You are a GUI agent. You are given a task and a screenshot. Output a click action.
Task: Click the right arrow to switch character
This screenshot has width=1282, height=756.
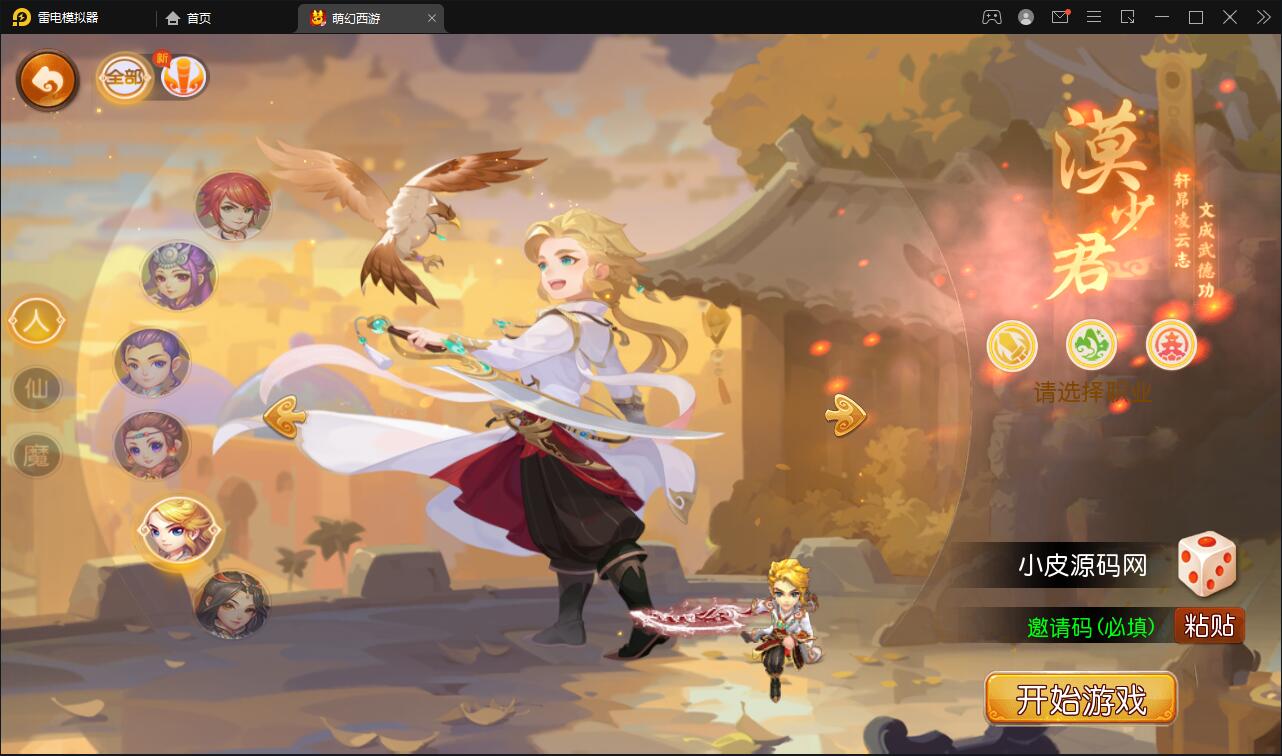pos(845,415)
